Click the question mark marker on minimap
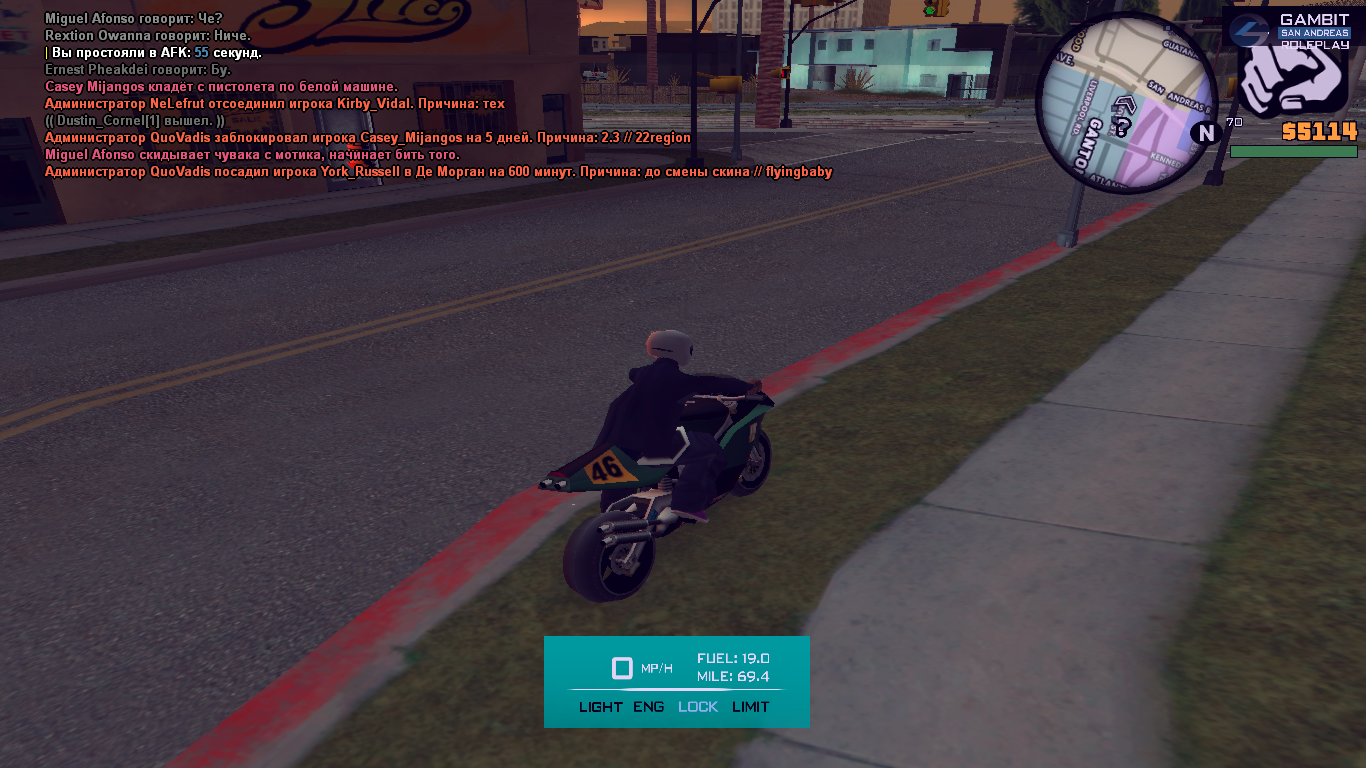This screenshot has width=1366, height=768. (x=1122, y=127)
